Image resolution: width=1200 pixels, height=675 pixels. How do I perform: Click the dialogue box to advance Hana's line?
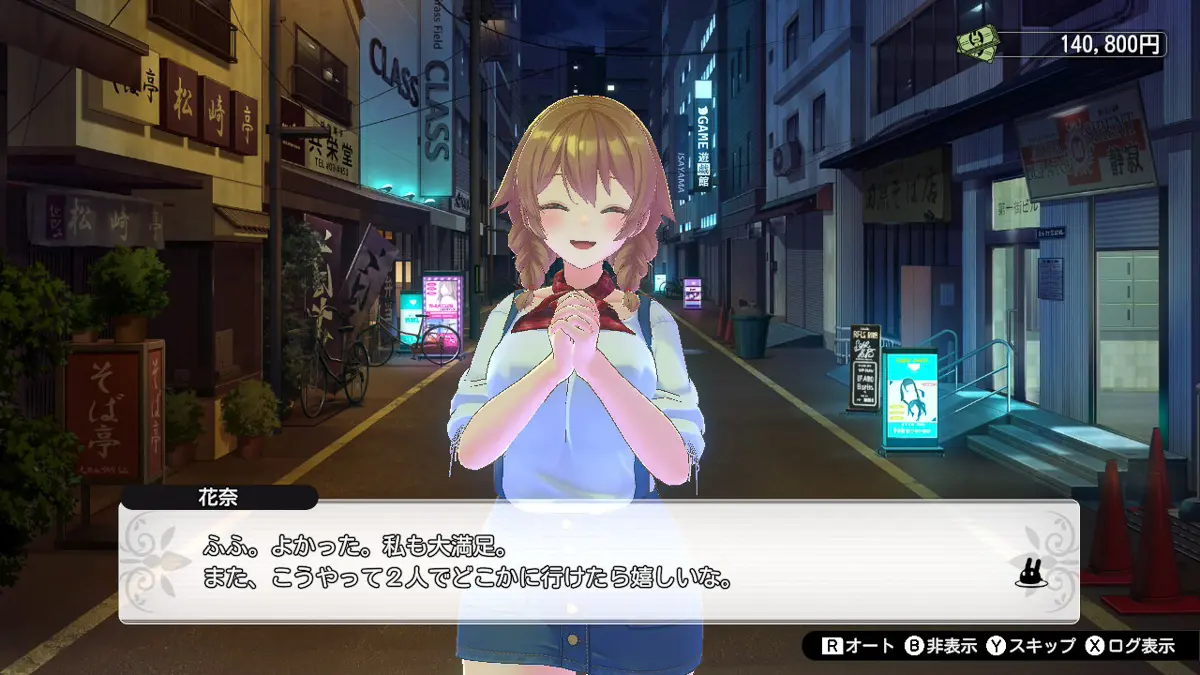[x=598, y=562]
